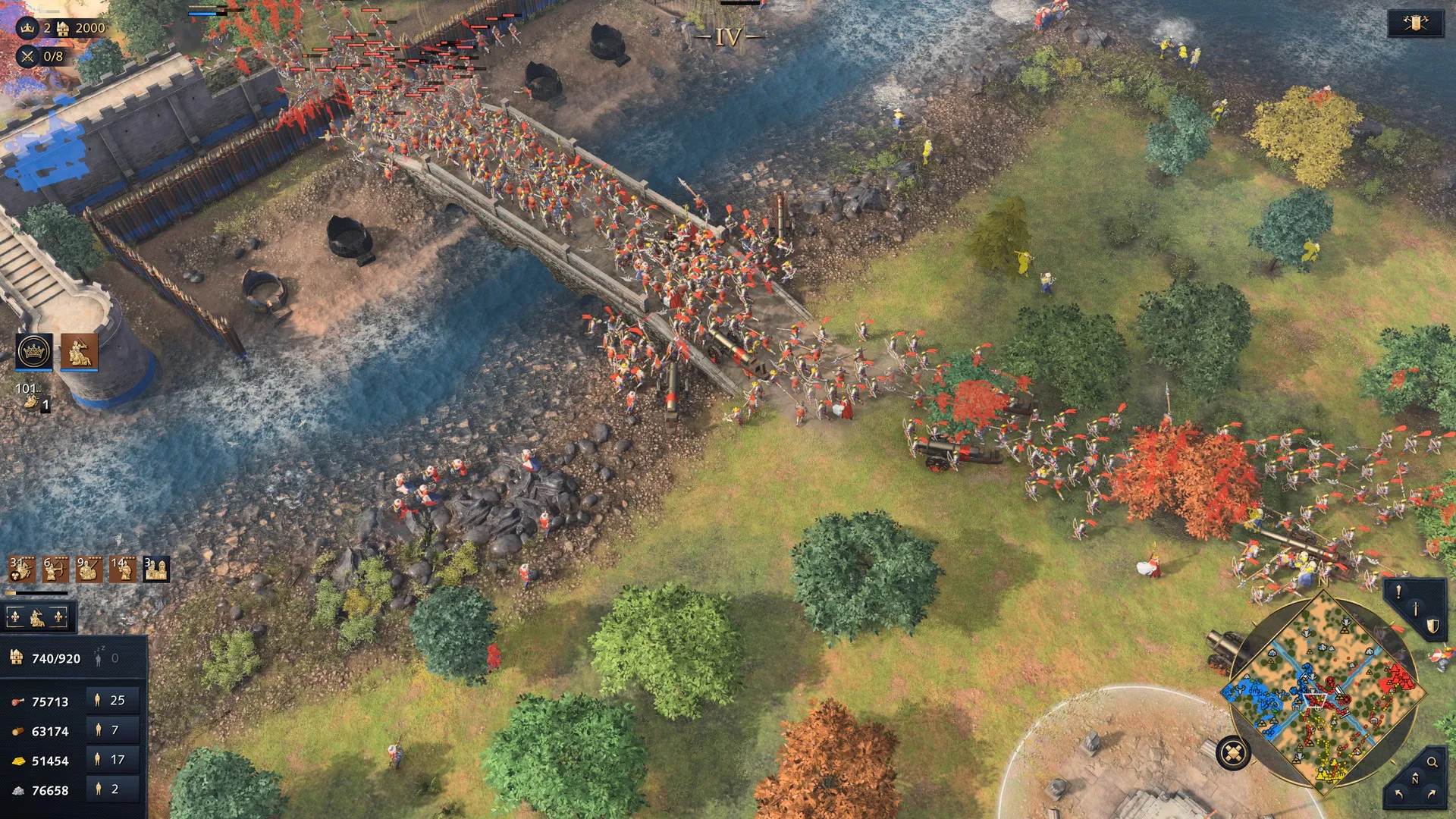Click the crossed swords objective icon
The image size is (1456, 819).
28,56
